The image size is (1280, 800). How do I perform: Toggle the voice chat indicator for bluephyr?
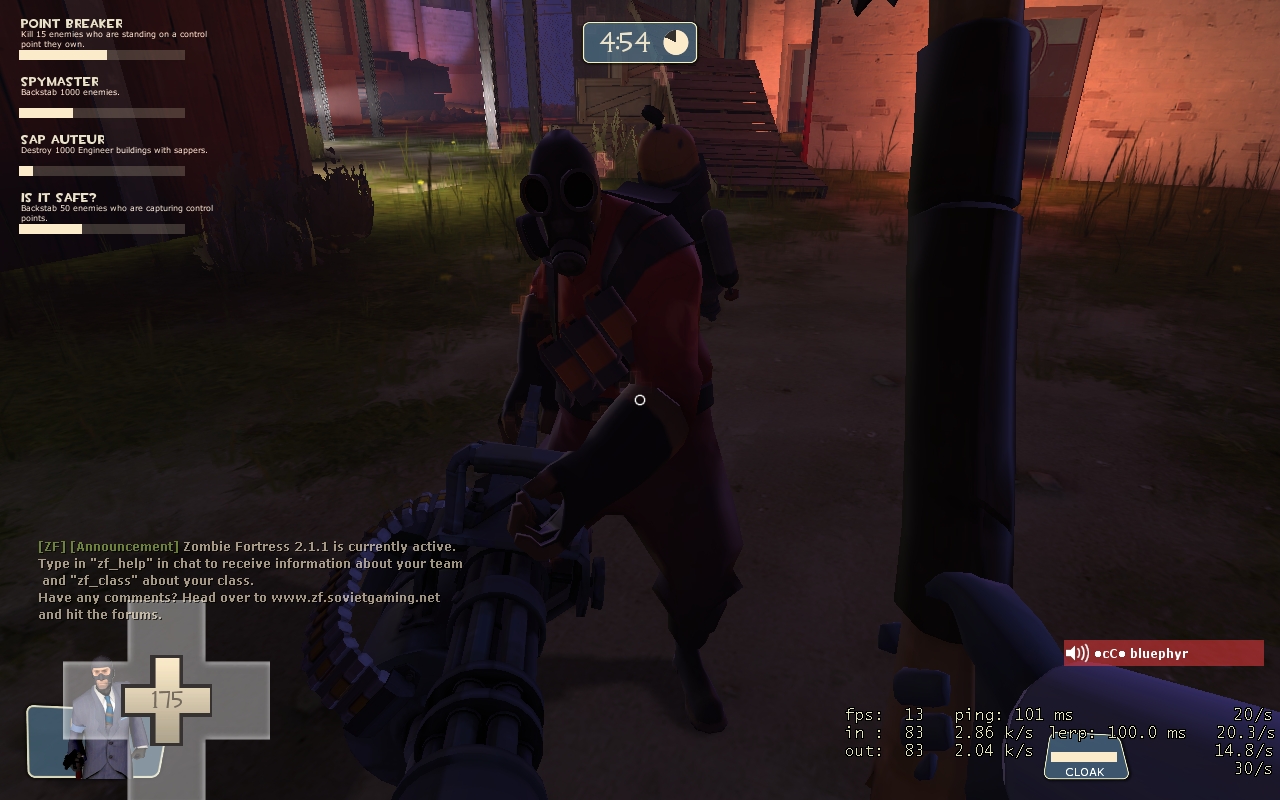pos(1078,653)
